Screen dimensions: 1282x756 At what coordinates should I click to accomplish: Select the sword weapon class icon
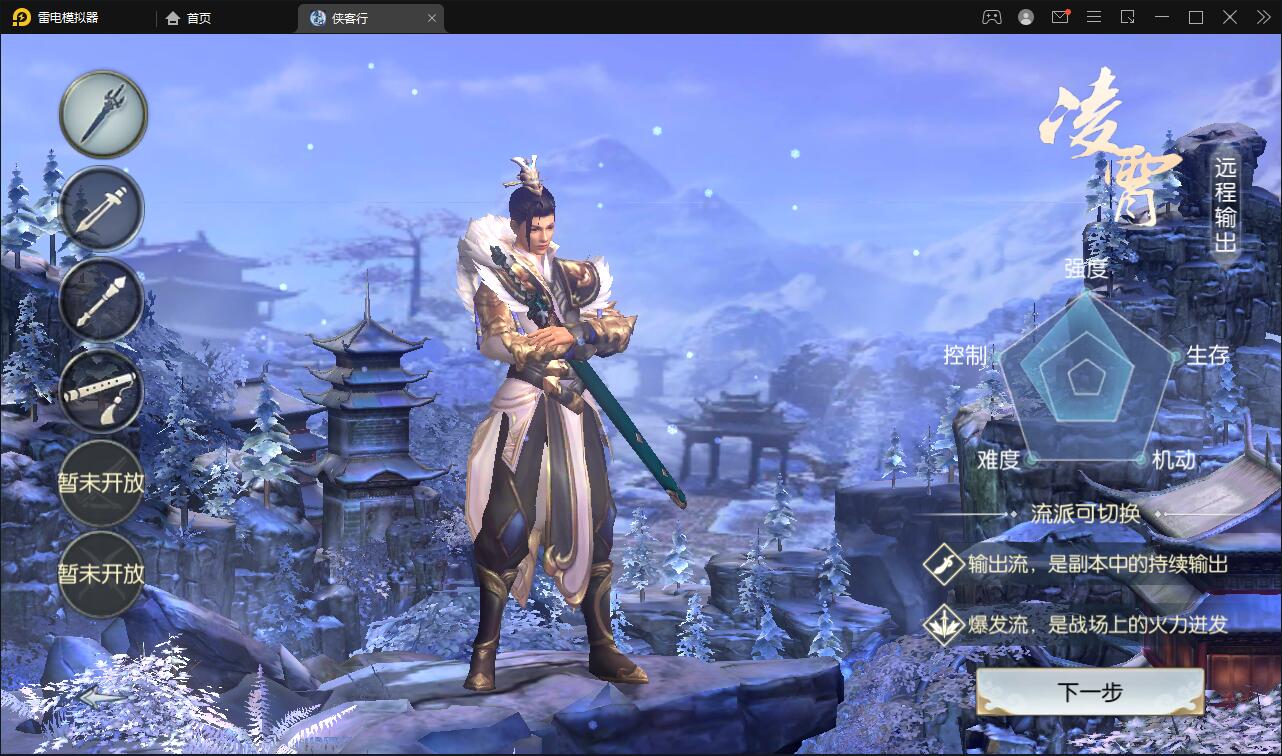(101, 114)
